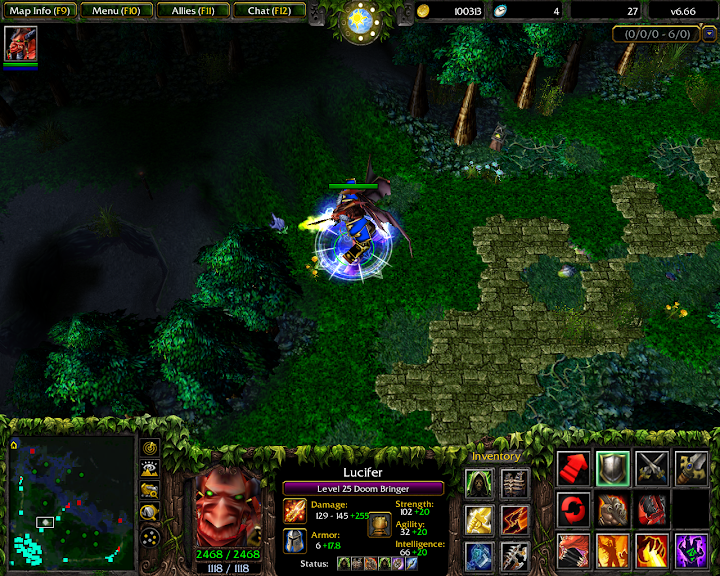Select the hooded figure inventory item

point(478,483)
